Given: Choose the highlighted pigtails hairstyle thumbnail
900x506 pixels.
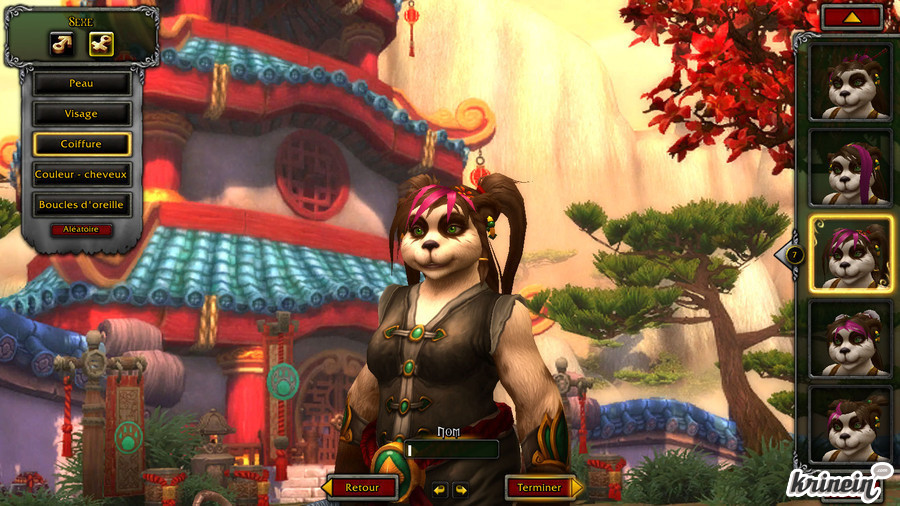Looking at the screenshot, I should 850,253.
